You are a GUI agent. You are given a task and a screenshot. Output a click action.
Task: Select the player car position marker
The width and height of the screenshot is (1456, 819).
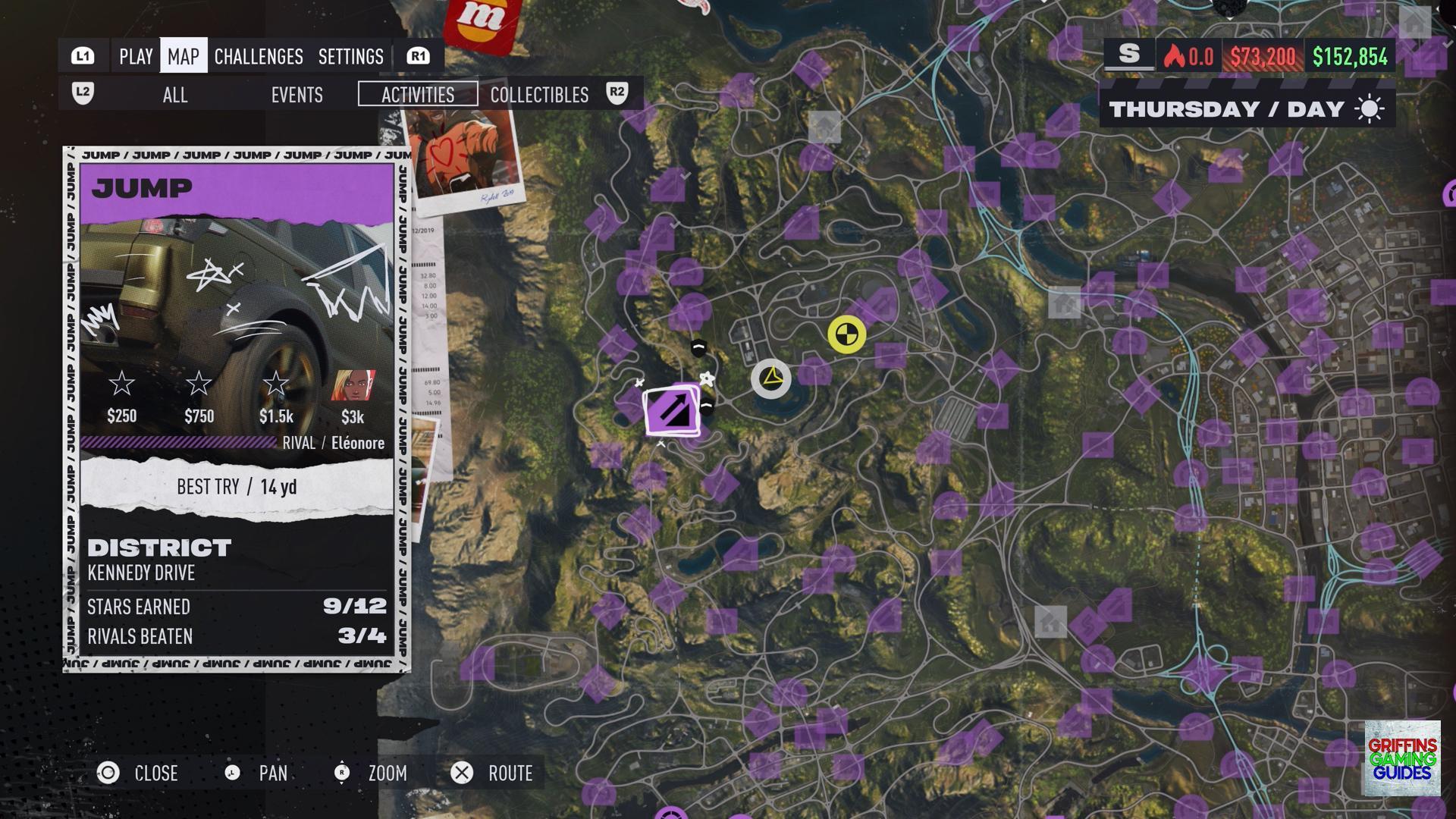click(x=771, y=378)
